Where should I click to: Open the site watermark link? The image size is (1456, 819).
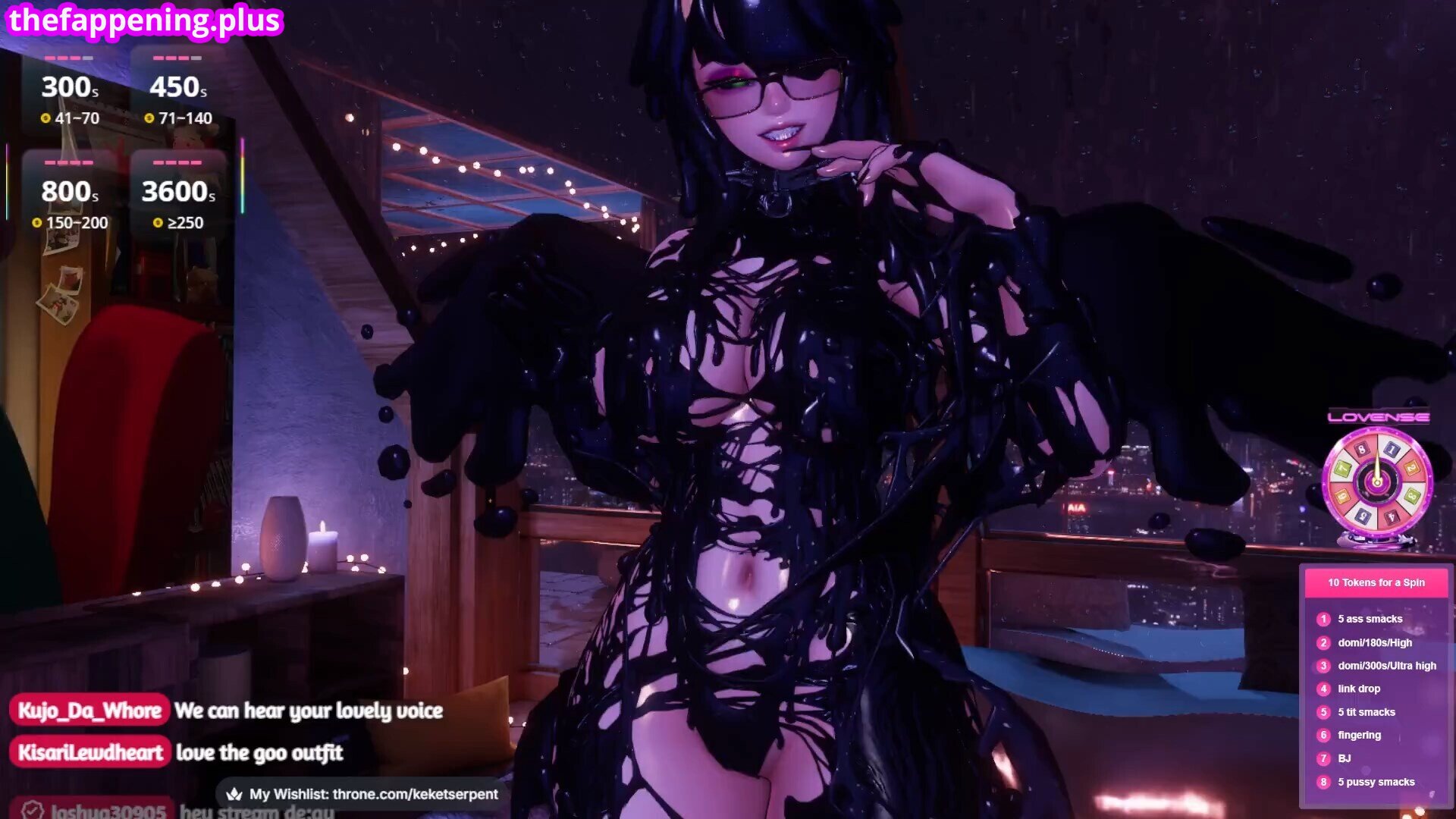pyautogui.click(x=144, y=20)
